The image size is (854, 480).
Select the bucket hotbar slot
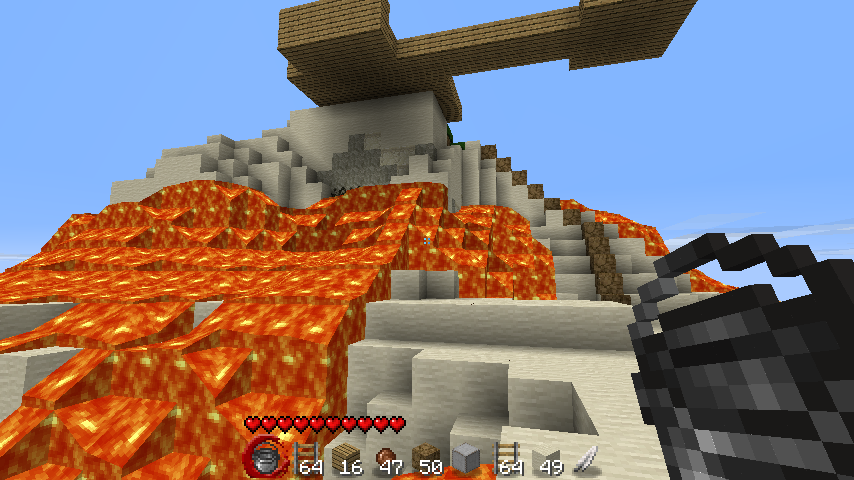tap(265, 458)
